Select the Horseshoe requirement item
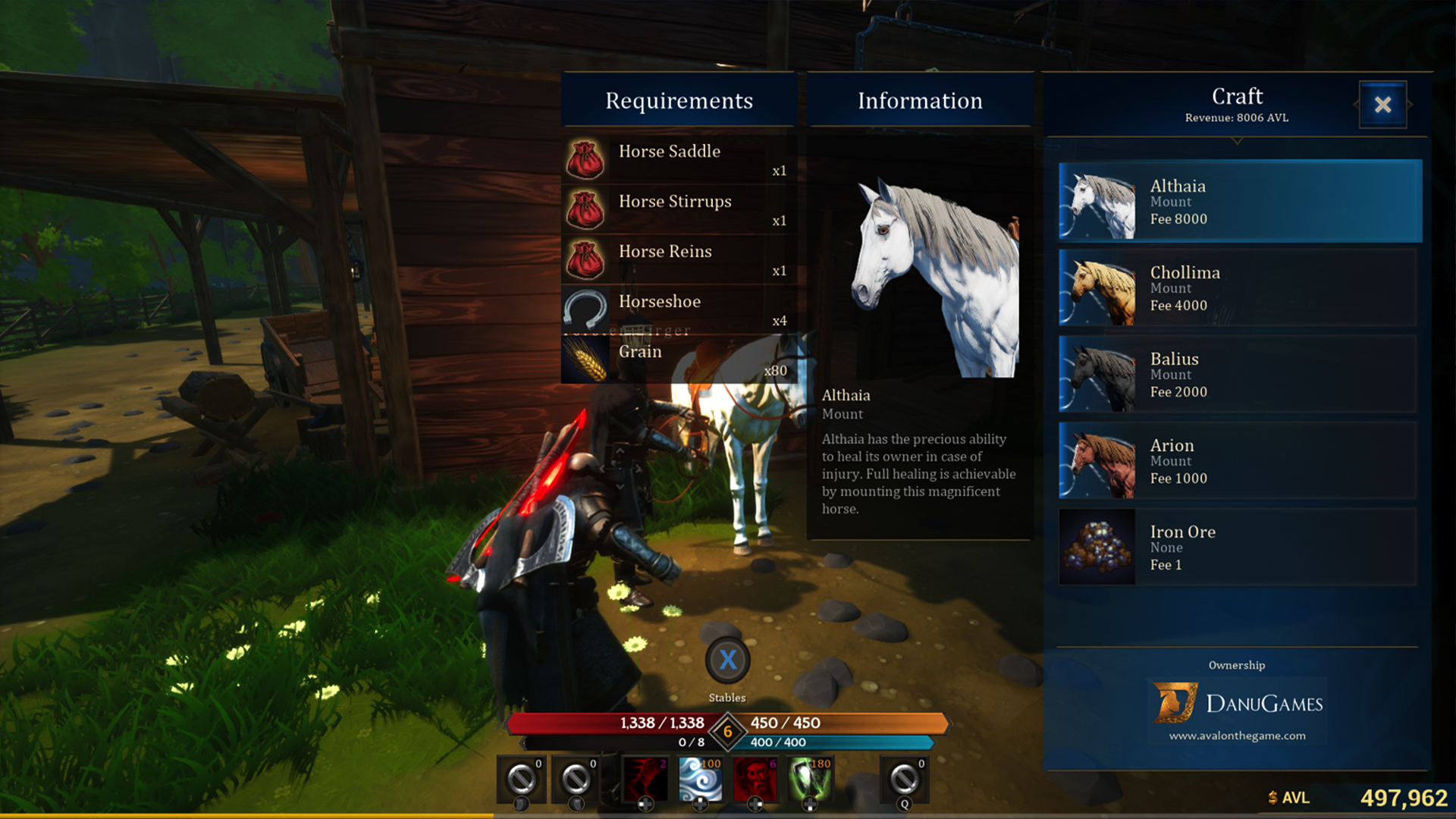The image size is (1456, 819). pyautogui.click(x=678, y=309)
